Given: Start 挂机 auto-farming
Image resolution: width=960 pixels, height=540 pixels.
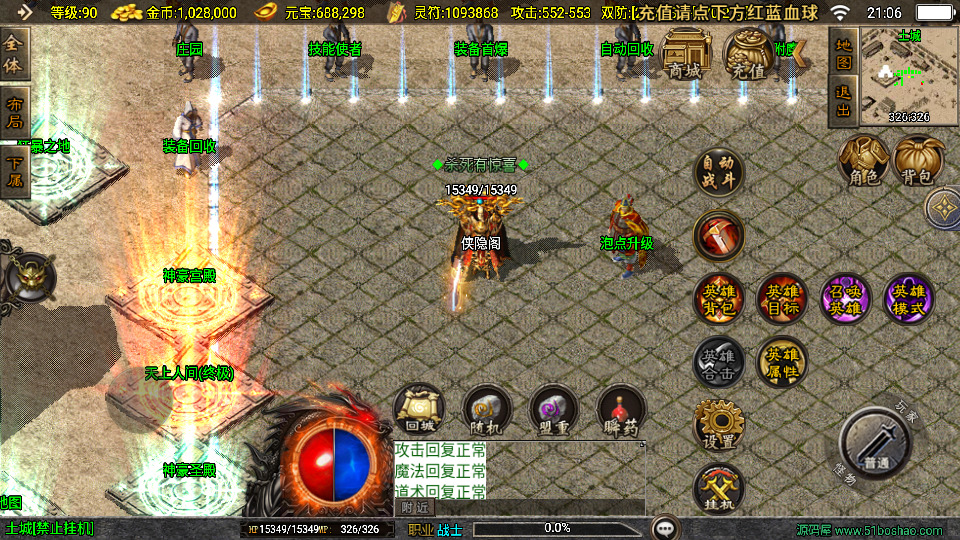Looking at the screenshot, I should pyautogui.click(x=719, y=489).
